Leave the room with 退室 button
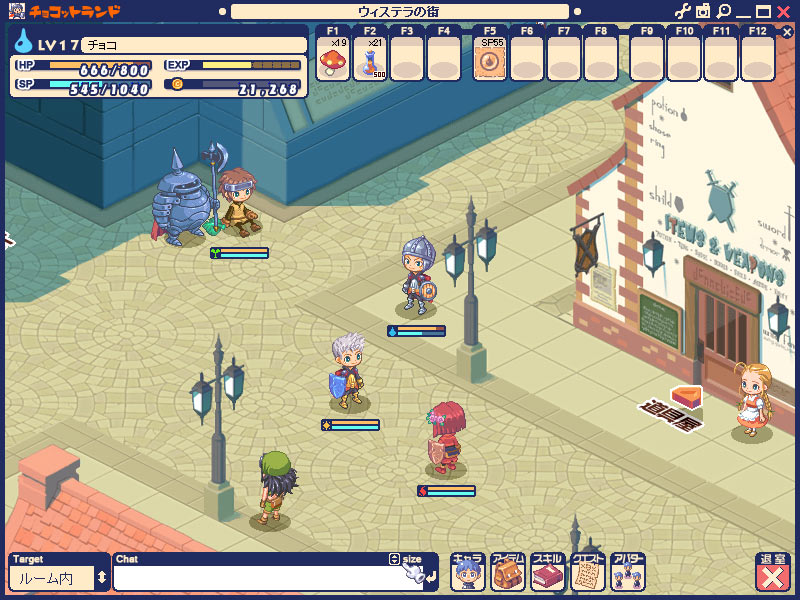 point(772,572)
